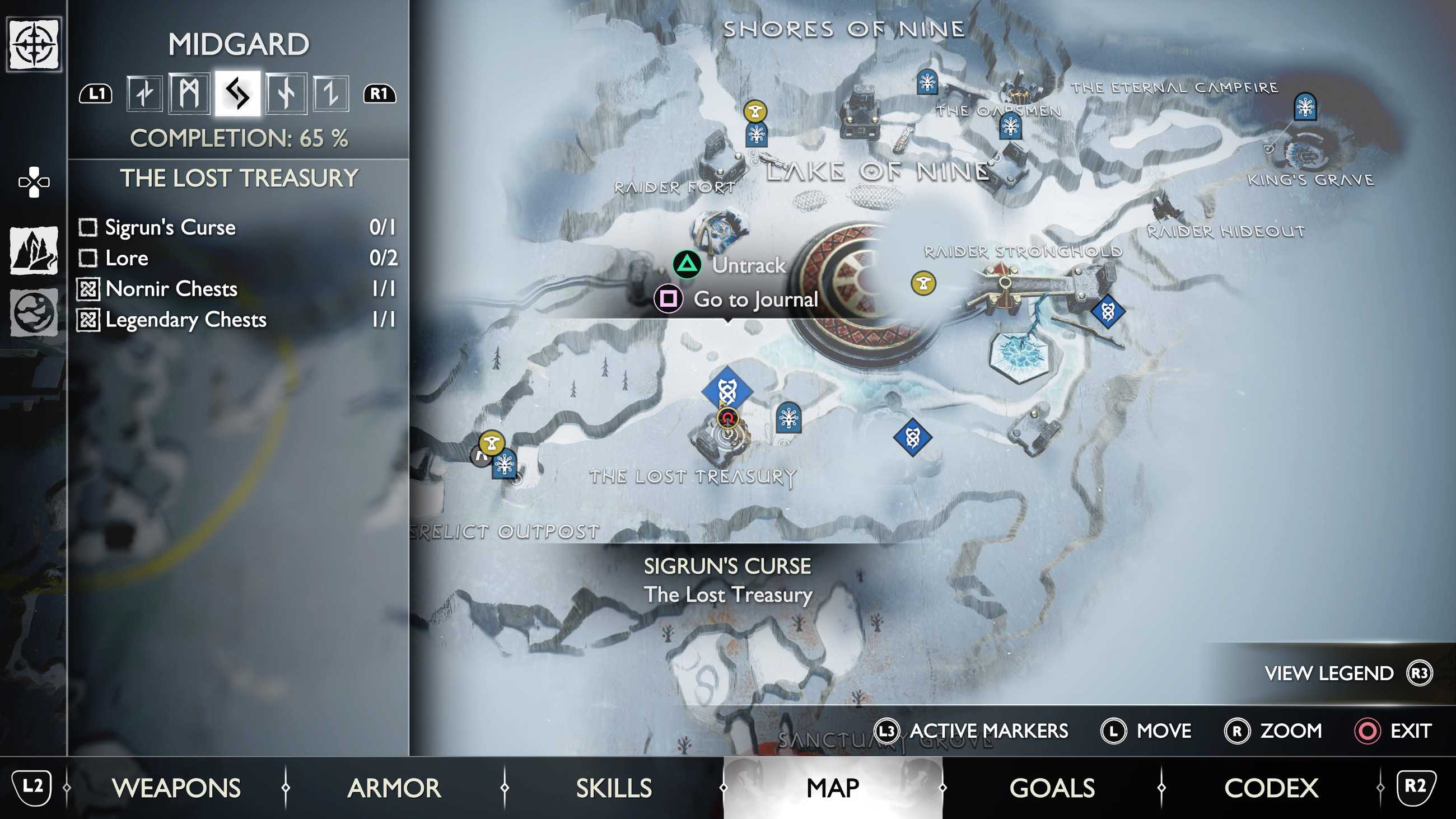Choose the M-shaped rune realm tab
Screen dimensions: 1456x819
pos(189,94)
